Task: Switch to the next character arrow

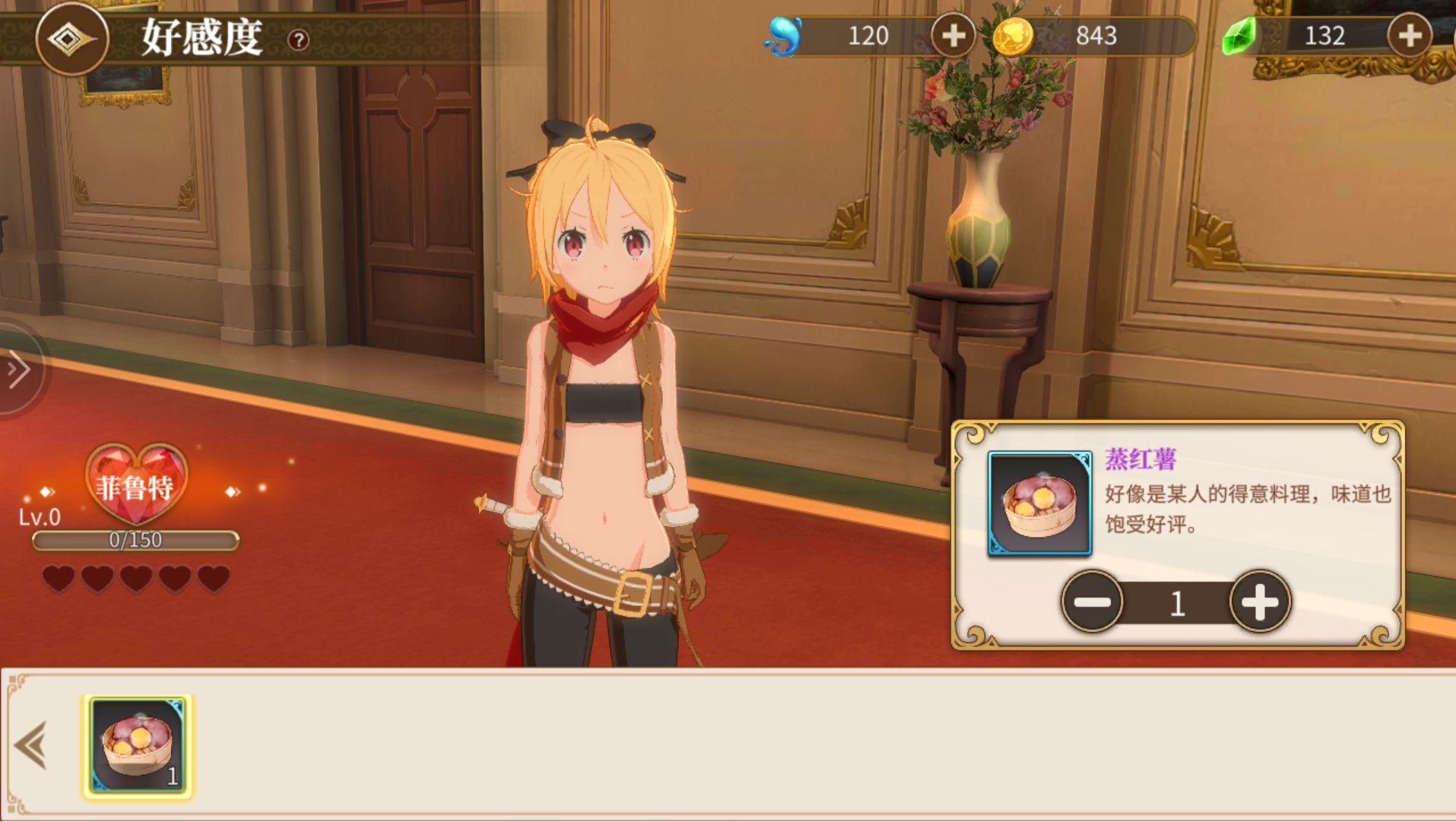Action: pos(232,492)
